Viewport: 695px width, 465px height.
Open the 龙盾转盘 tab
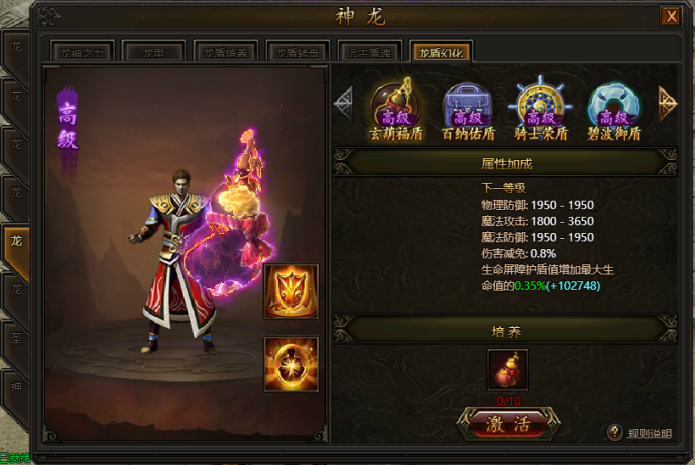[x=299, y=53]
